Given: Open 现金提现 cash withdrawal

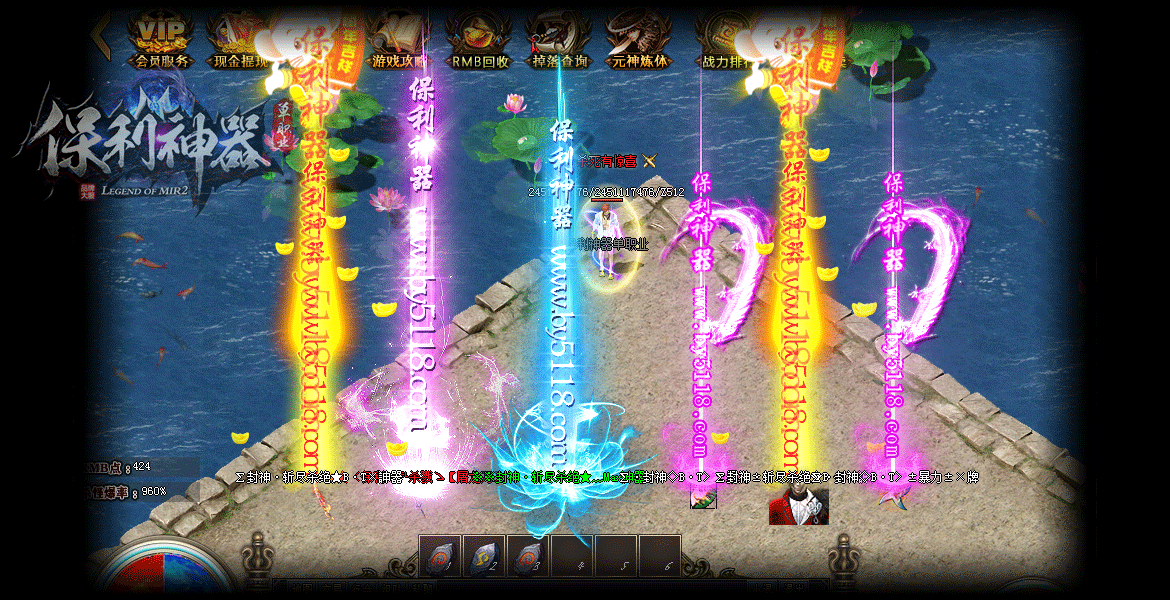Looking at the screenshot, I should [238, 40].
